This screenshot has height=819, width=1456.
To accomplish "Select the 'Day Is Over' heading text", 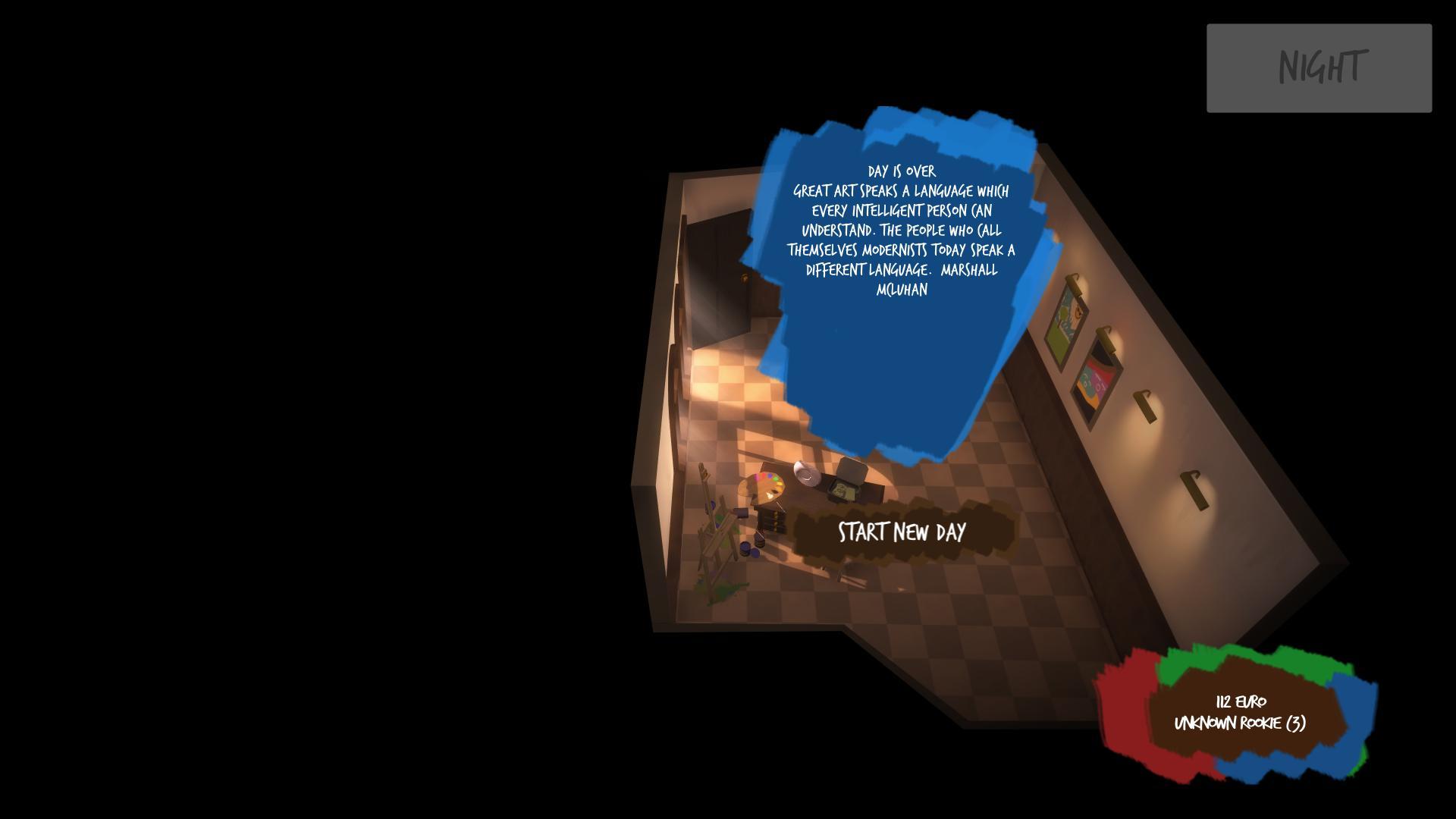I will (902, 171).
